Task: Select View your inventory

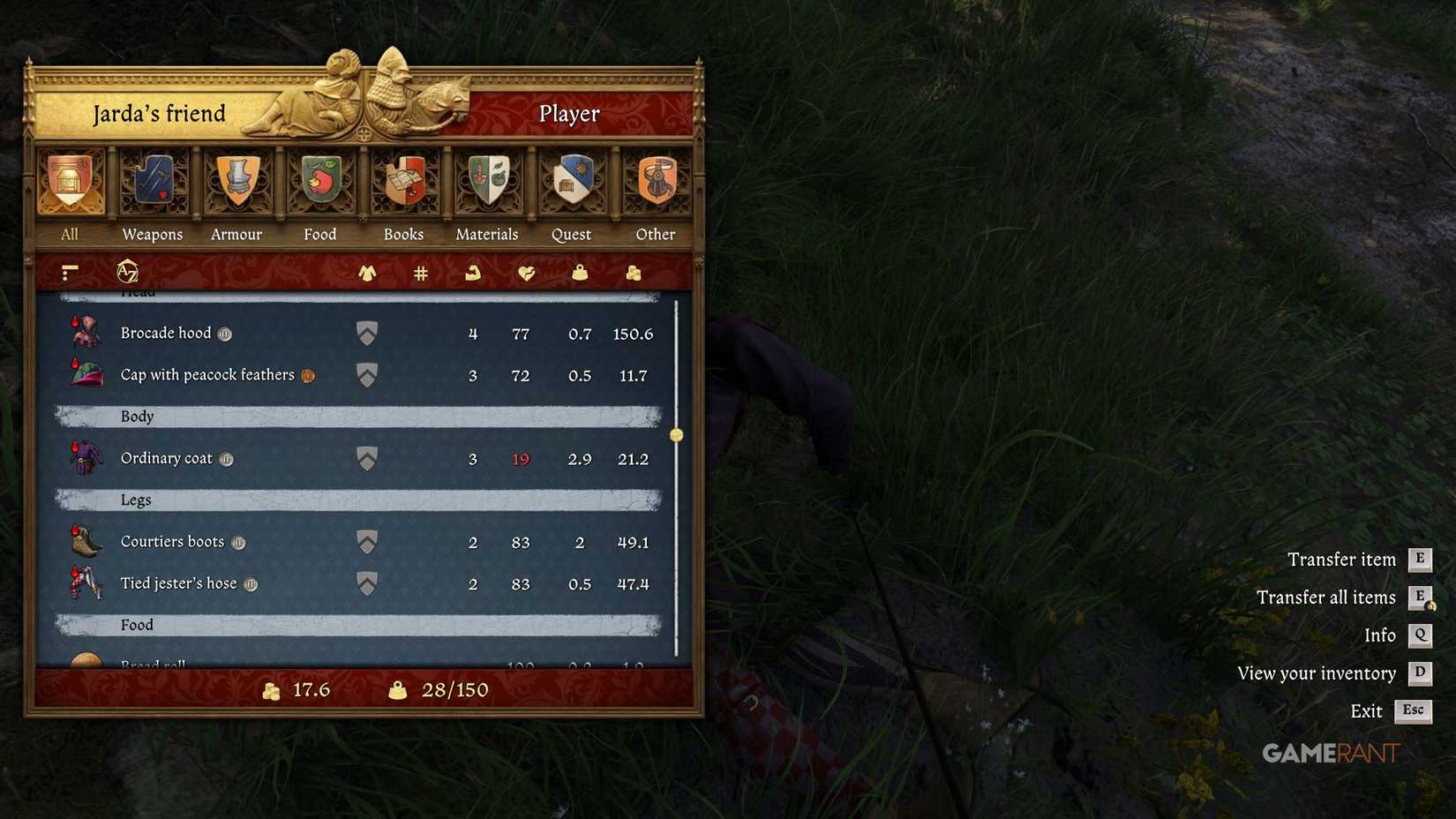Action: [x=1317, y=672]
